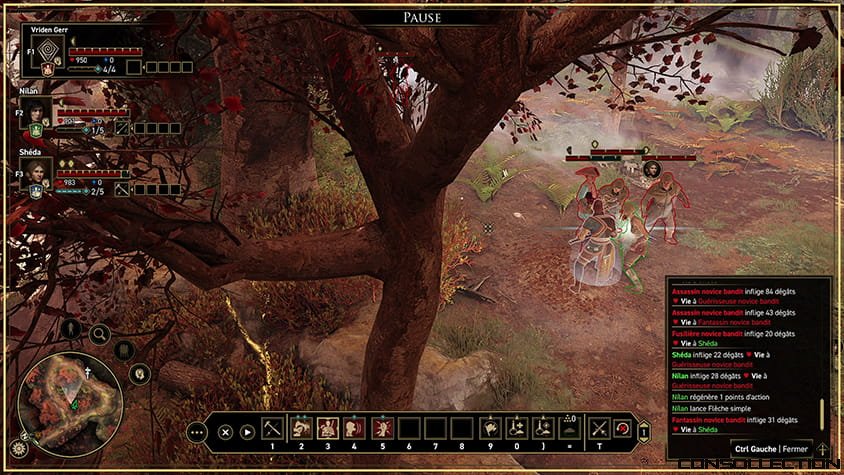Click the red circular-arrow end turn icon
Image resolution: width=844 pixels, height=475 pixels.
[622, 428]
